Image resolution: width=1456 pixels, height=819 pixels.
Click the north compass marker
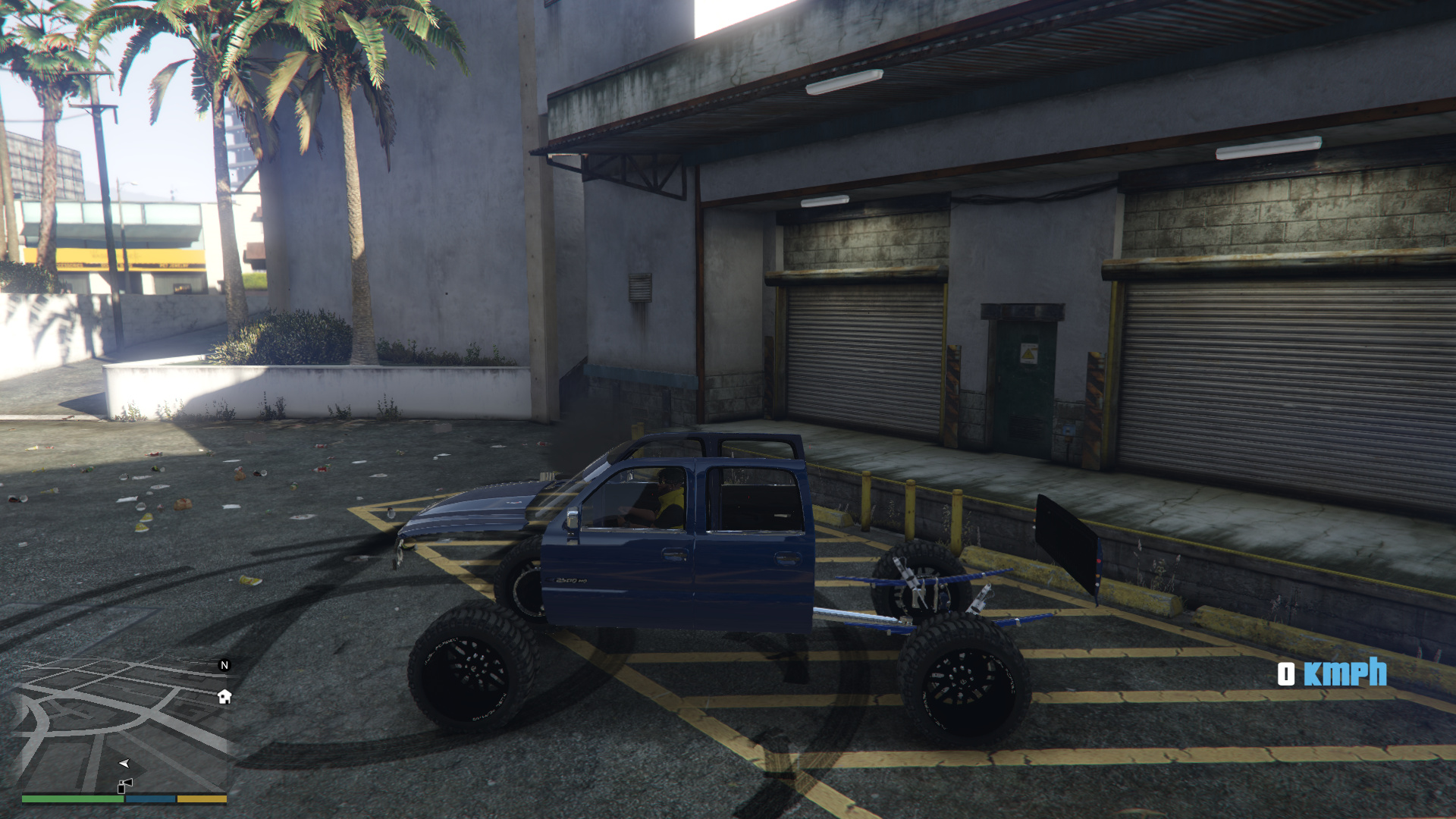point(224,665)
